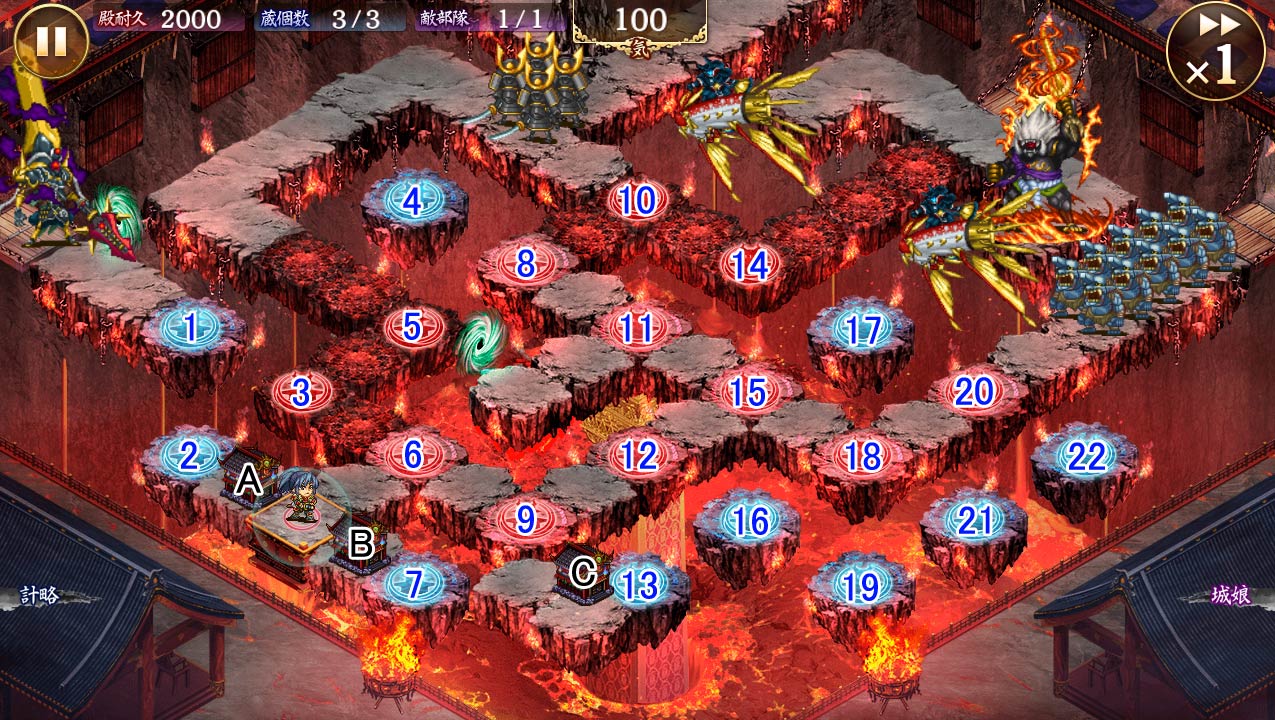Open the 計略 stratagem panel

(41, 597)
